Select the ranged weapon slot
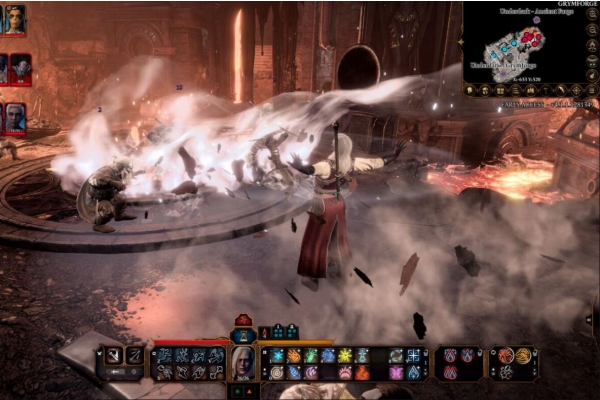The image size is (600, 400). pos(134,355)
